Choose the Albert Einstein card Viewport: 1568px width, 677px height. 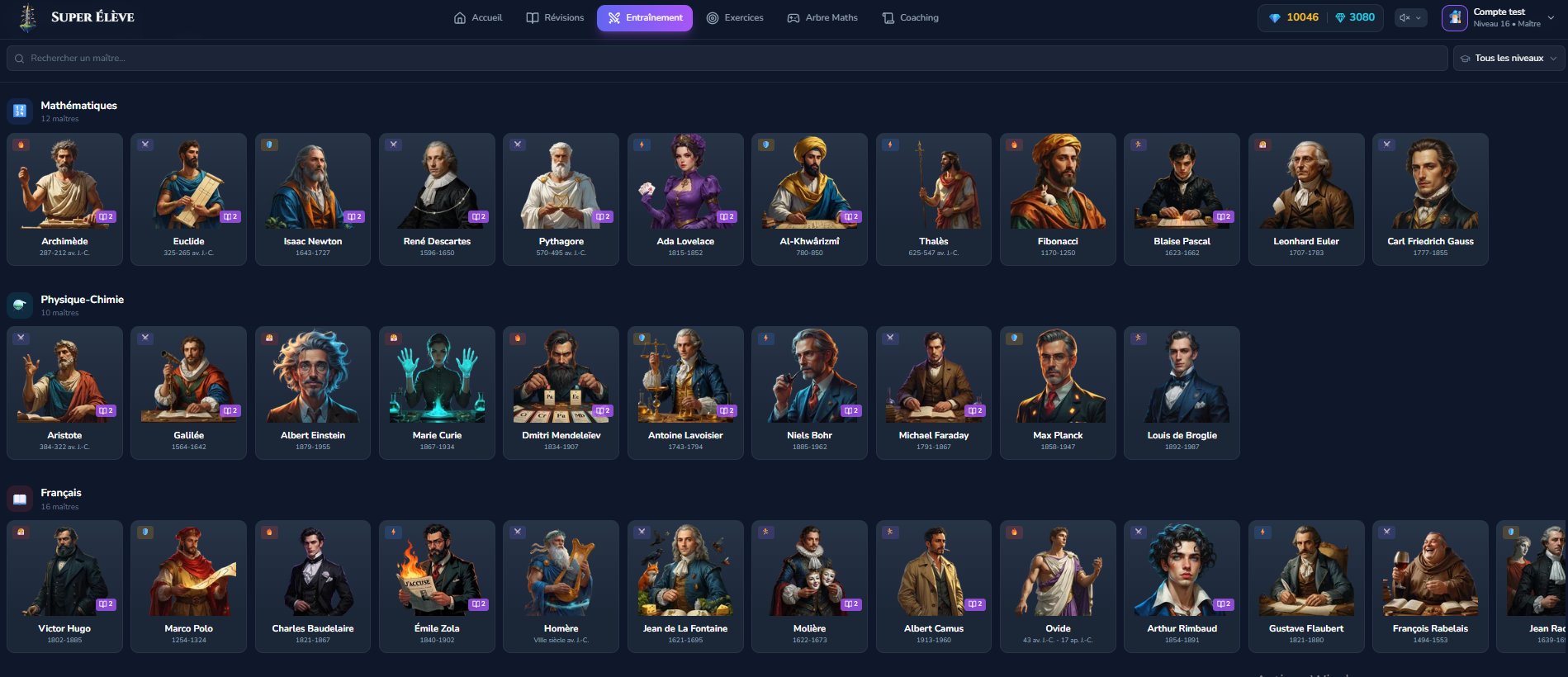click(x=313, y=392)
